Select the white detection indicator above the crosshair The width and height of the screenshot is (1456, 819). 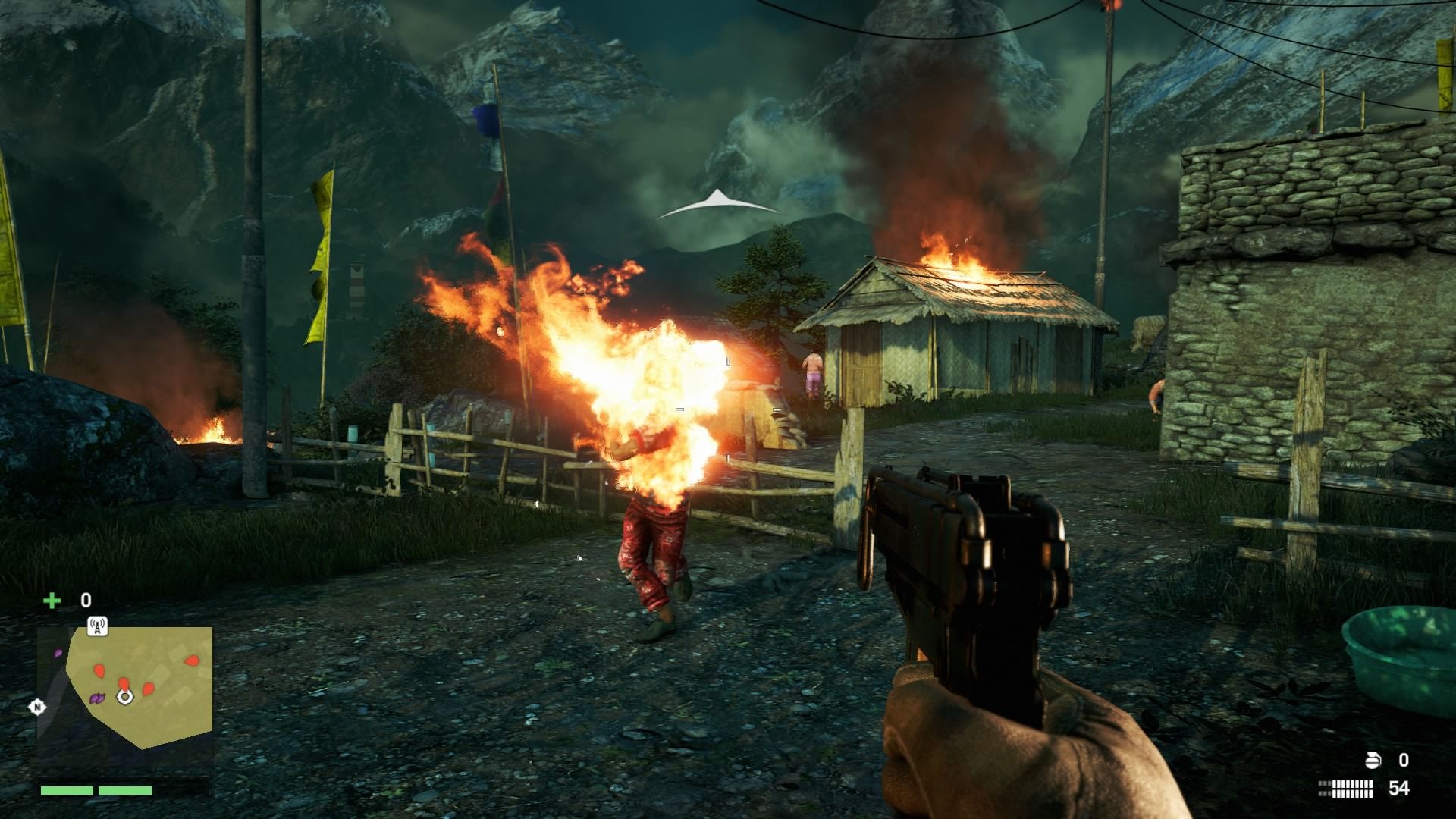[x=716, y=204]
